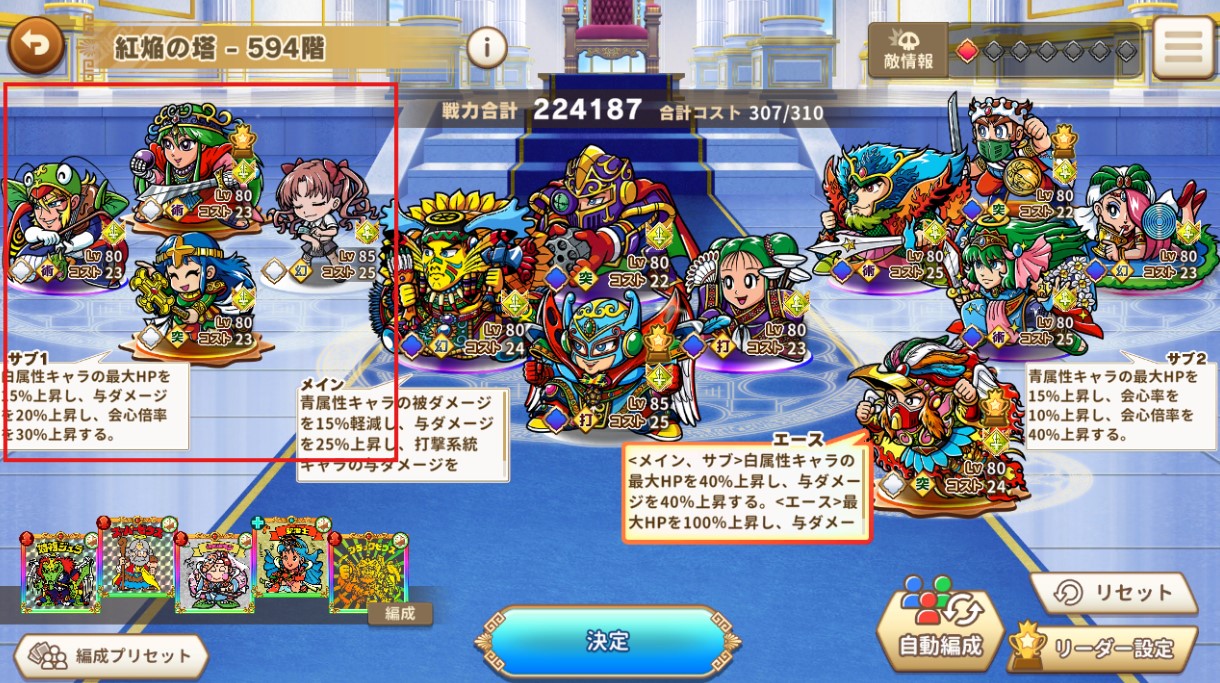Tap the 編成 label on the card row

[x=399, y=613]
